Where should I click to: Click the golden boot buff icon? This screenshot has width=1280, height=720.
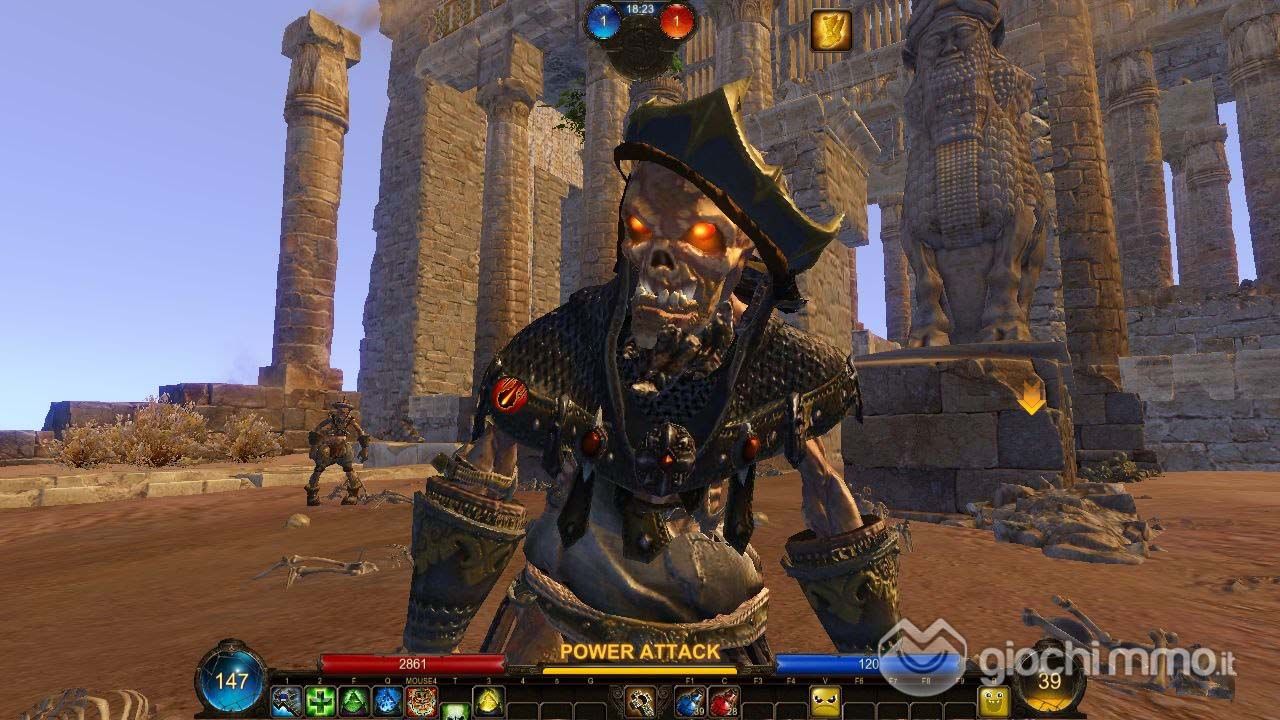click(x=830, y=30)
